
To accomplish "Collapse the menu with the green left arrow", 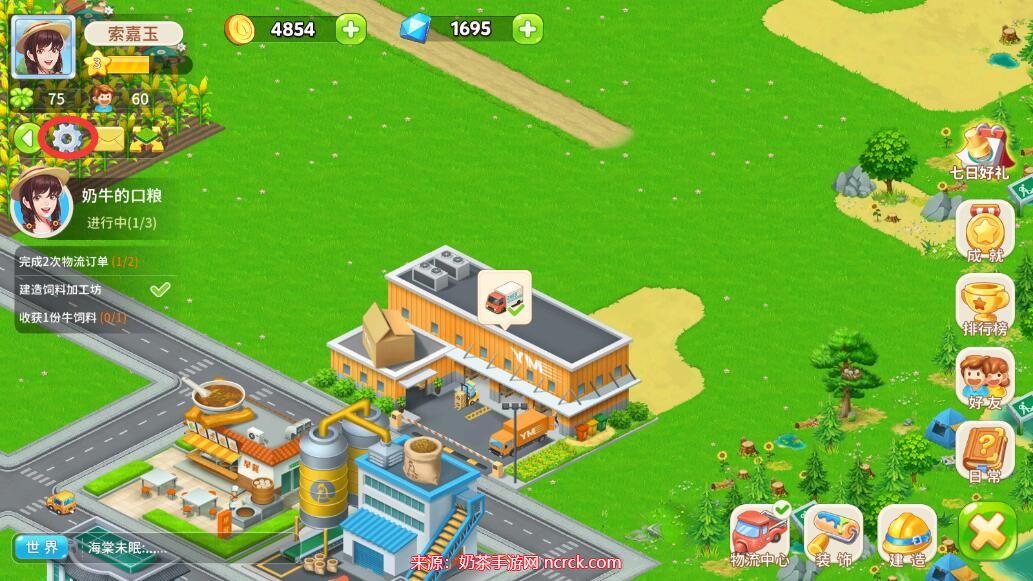I will (x=26, y=138).
